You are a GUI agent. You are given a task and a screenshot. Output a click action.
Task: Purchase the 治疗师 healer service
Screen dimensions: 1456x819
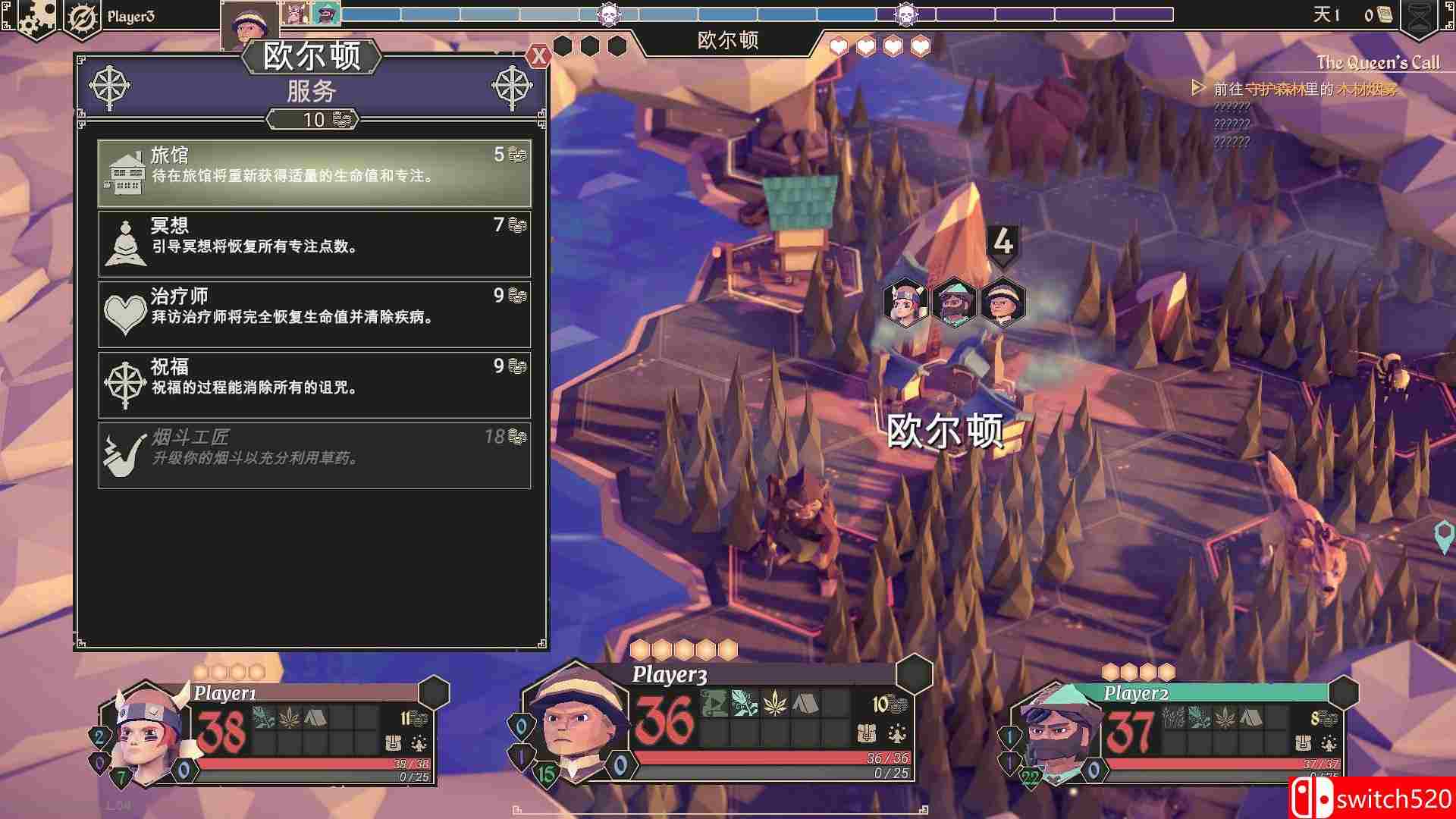coord(315,313)
